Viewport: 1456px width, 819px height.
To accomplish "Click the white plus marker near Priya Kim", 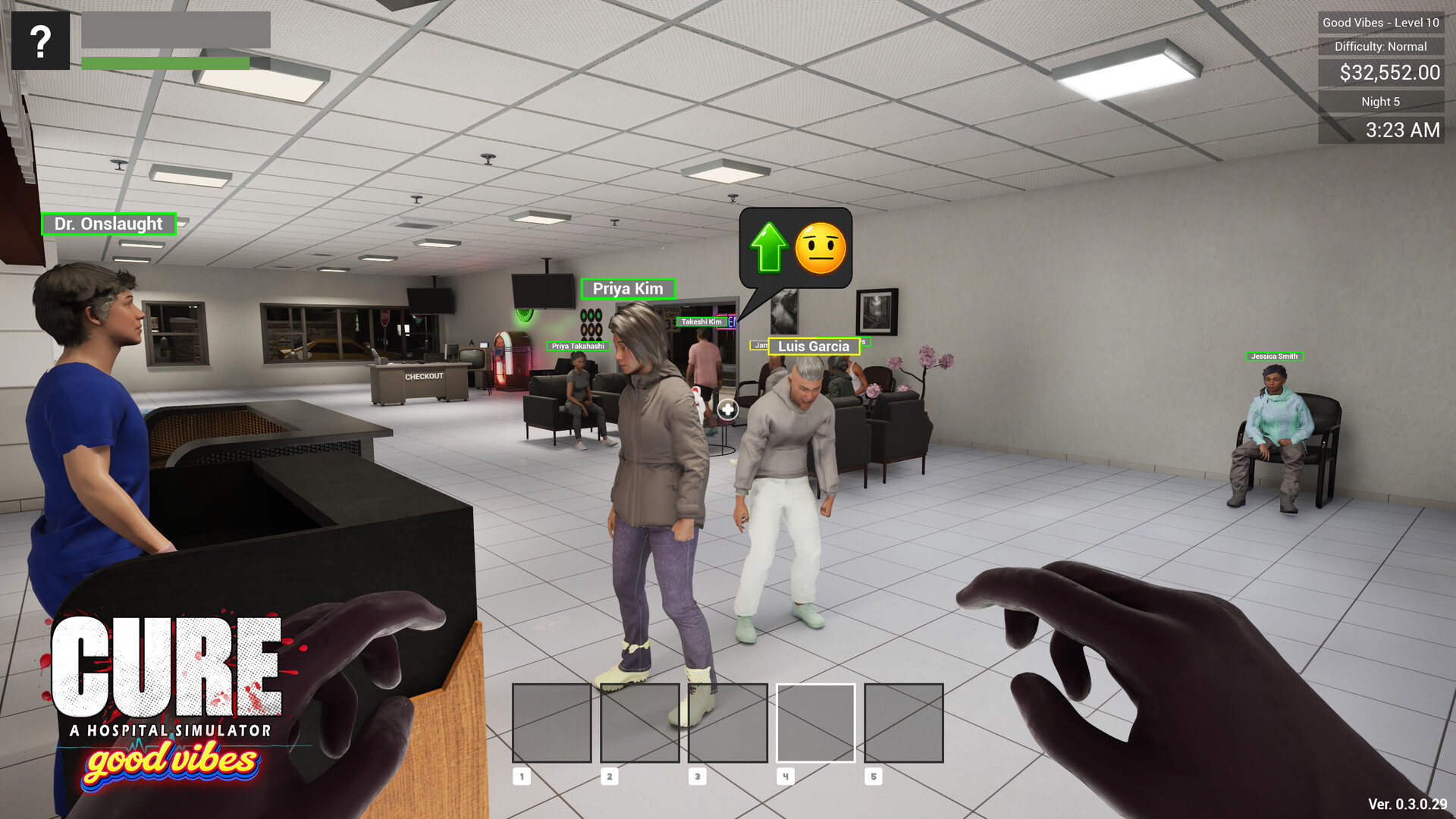I will [727, 409].
